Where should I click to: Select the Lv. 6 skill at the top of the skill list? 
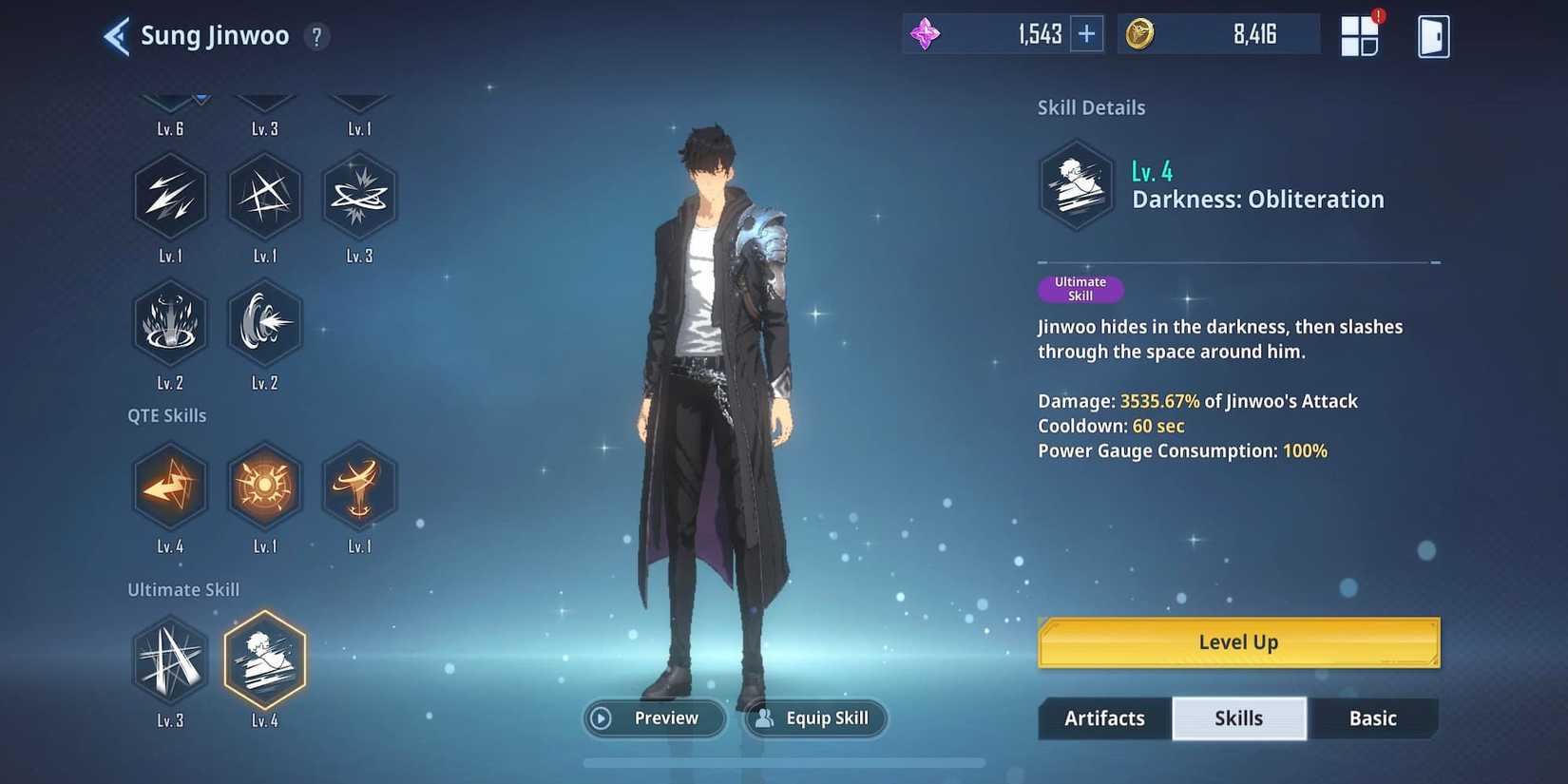pyautogui.click(x=170, y=100)
